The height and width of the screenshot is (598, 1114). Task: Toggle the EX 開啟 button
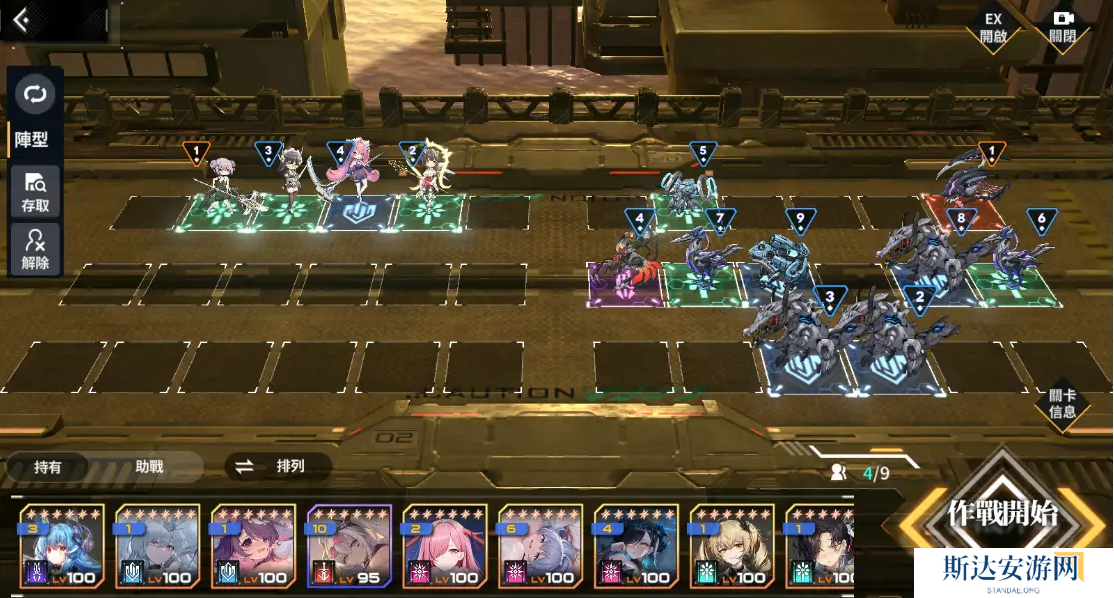point(992,27)
